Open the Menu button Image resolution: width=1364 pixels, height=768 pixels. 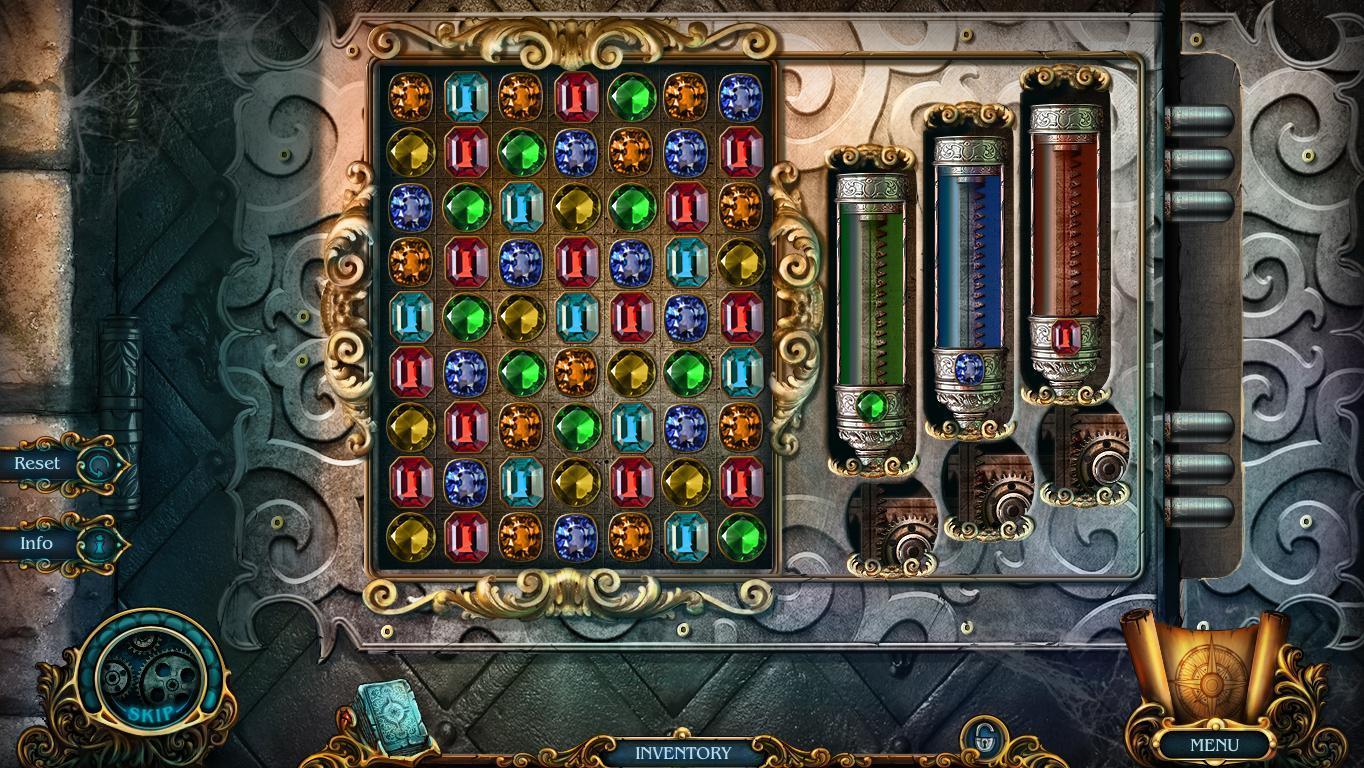(1214, 745)
